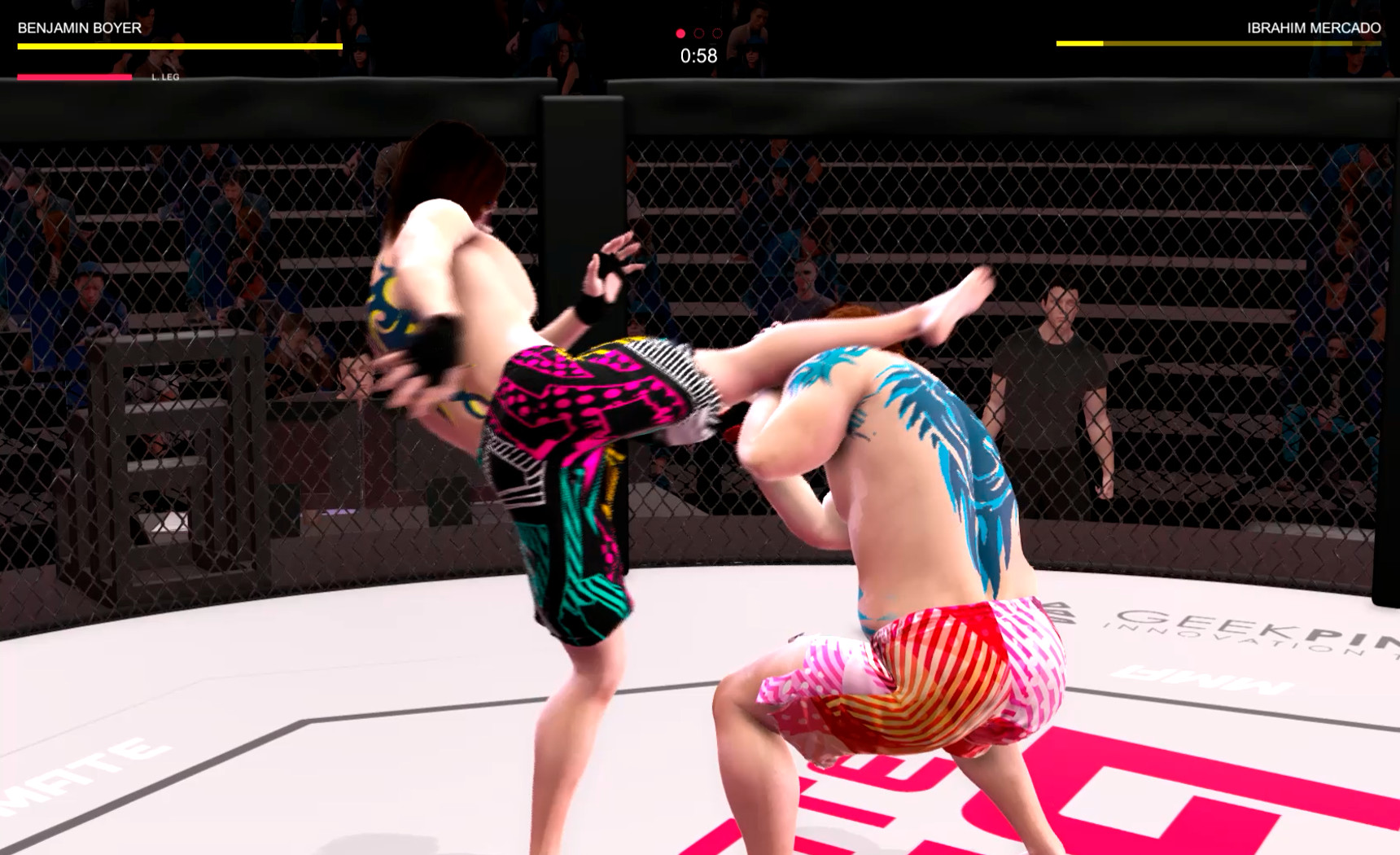Click the L. LEG damage indicator label
This screenshot has width=1400, height=855.
pos(165,79)
